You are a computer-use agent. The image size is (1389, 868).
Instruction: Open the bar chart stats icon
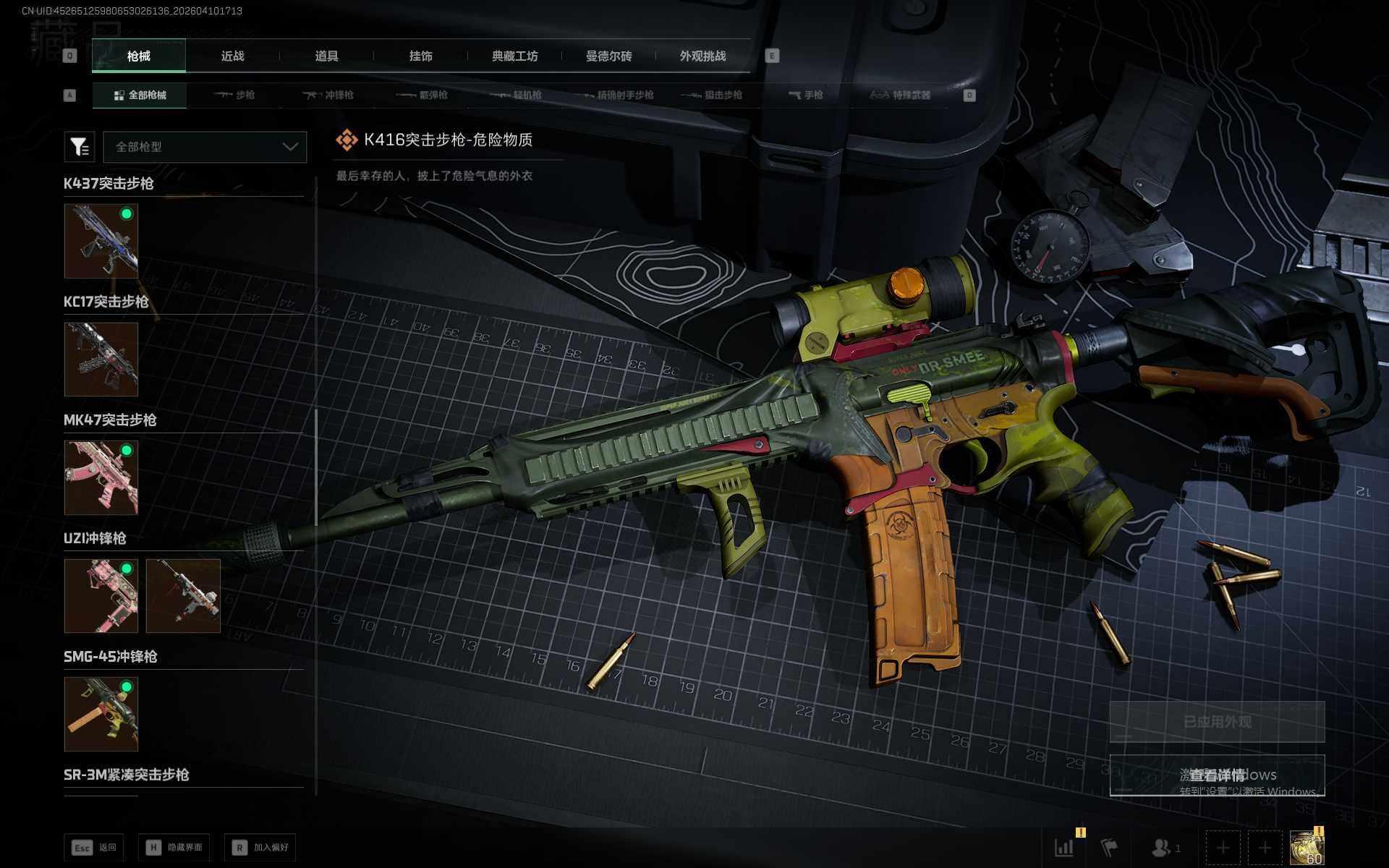tap(1064, 847)
